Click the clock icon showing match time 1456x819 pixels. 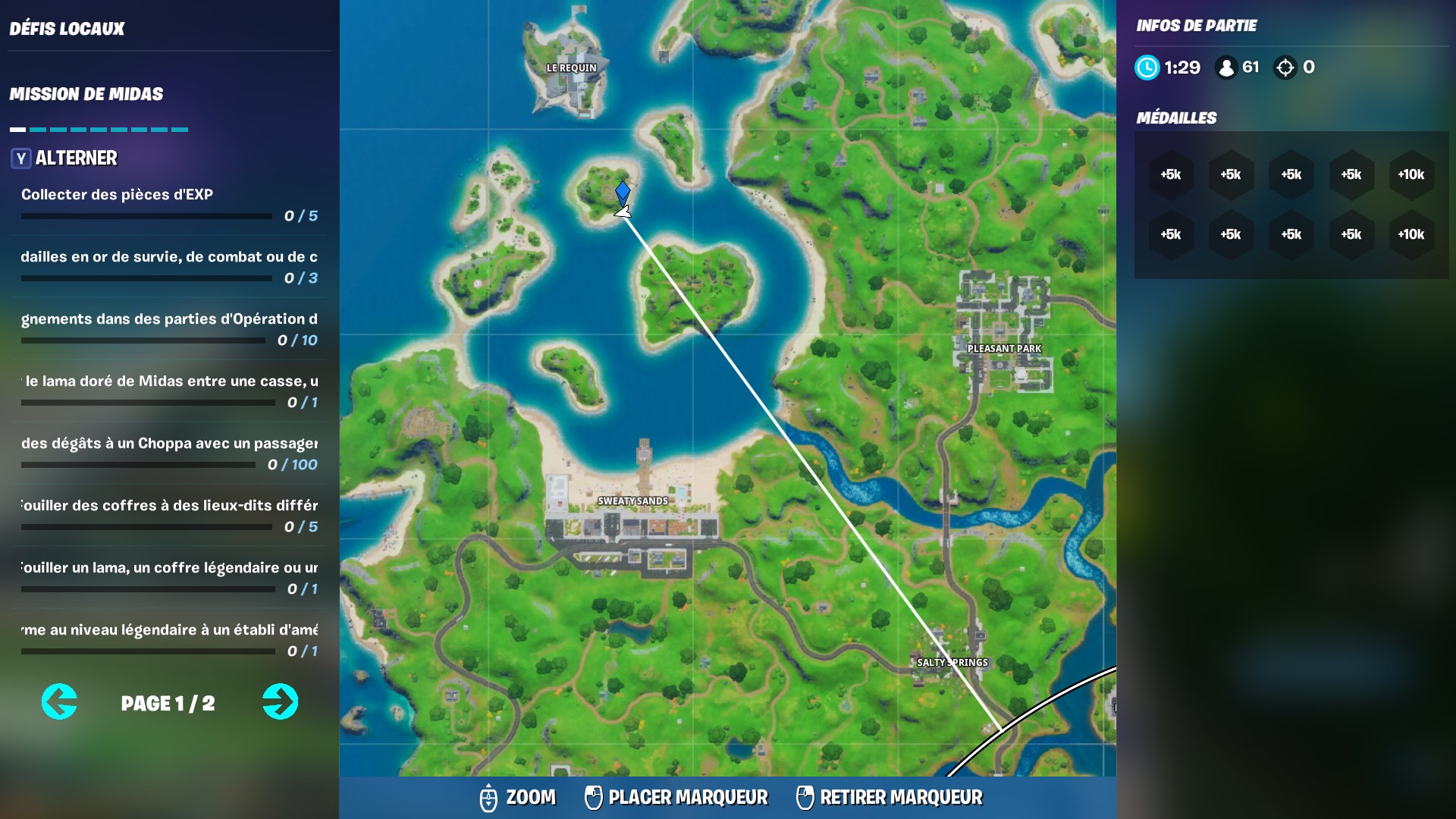point(1147,67)
